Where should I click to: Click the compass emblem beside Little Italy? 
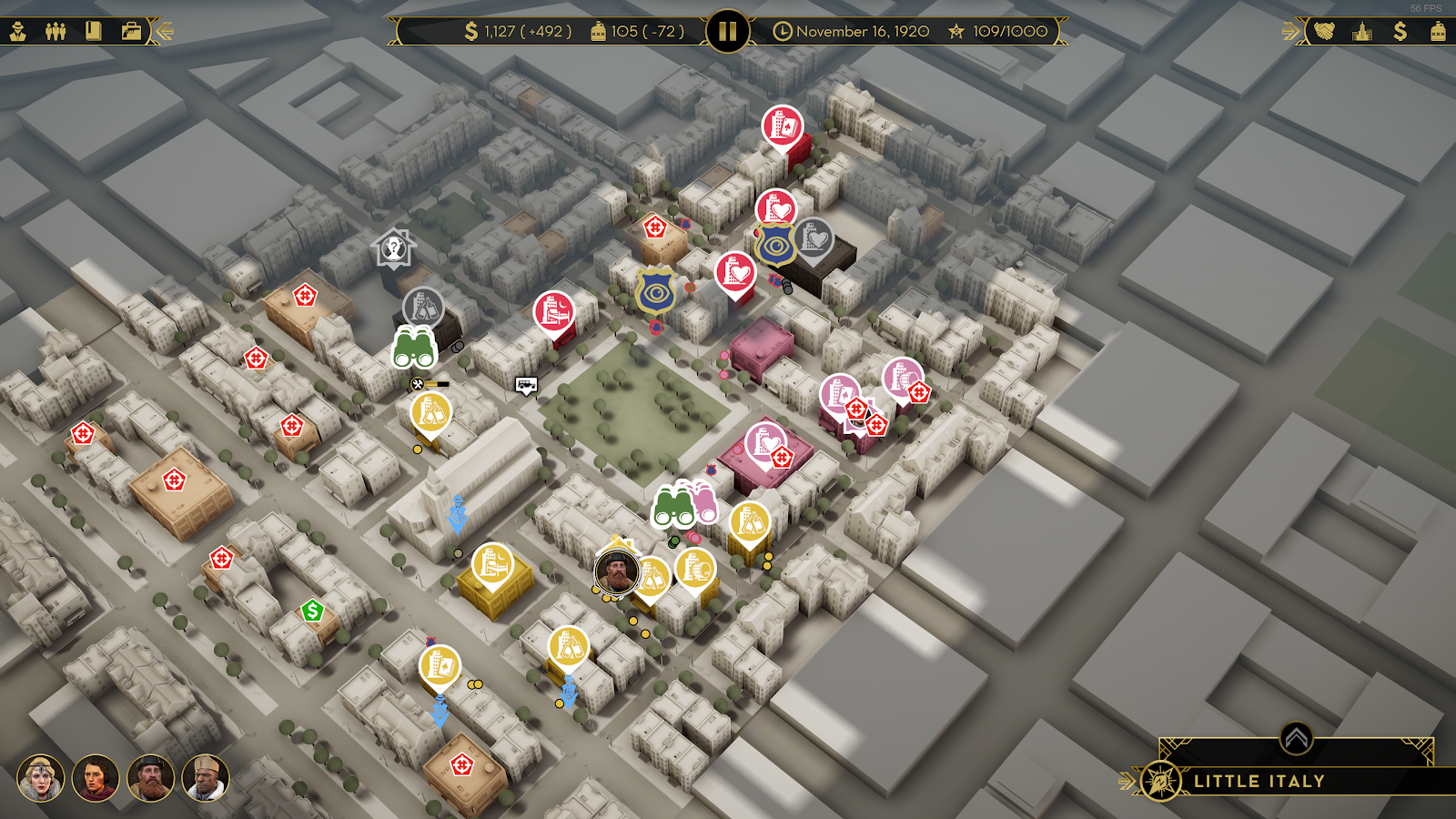point(1161,781)
